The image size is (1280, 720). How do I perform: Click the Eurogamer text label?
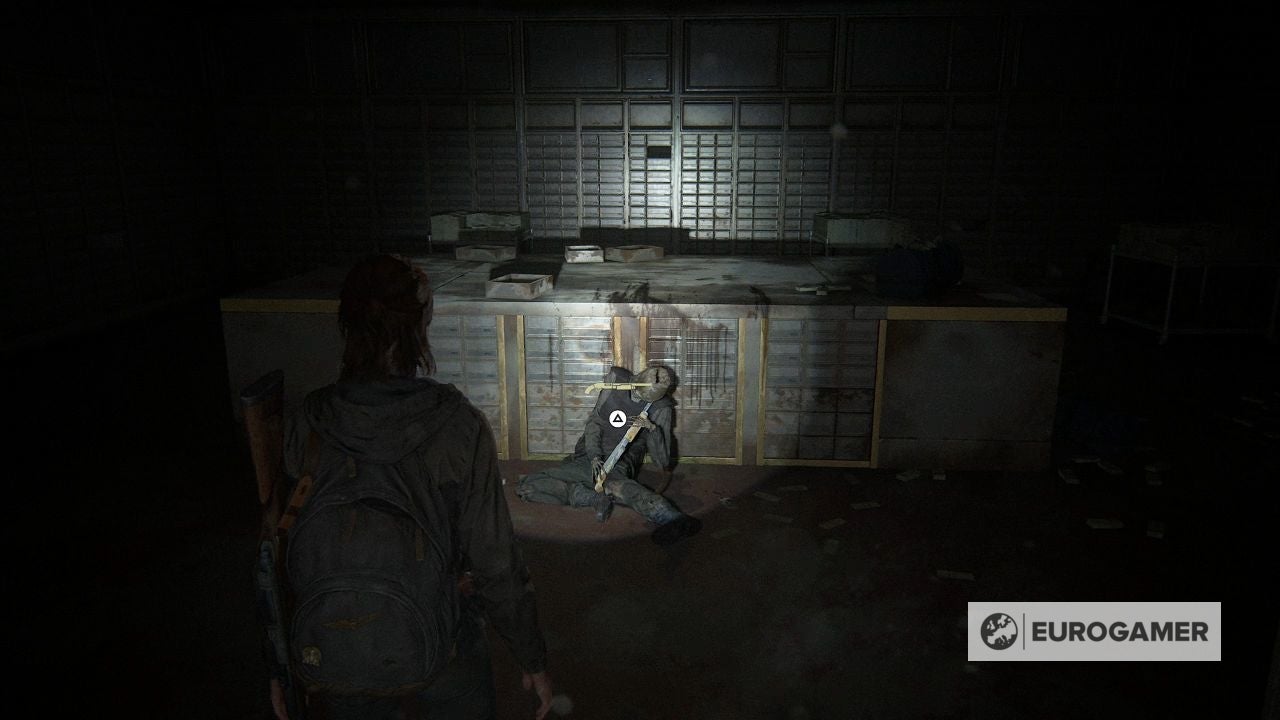[x=1120, y=632]
